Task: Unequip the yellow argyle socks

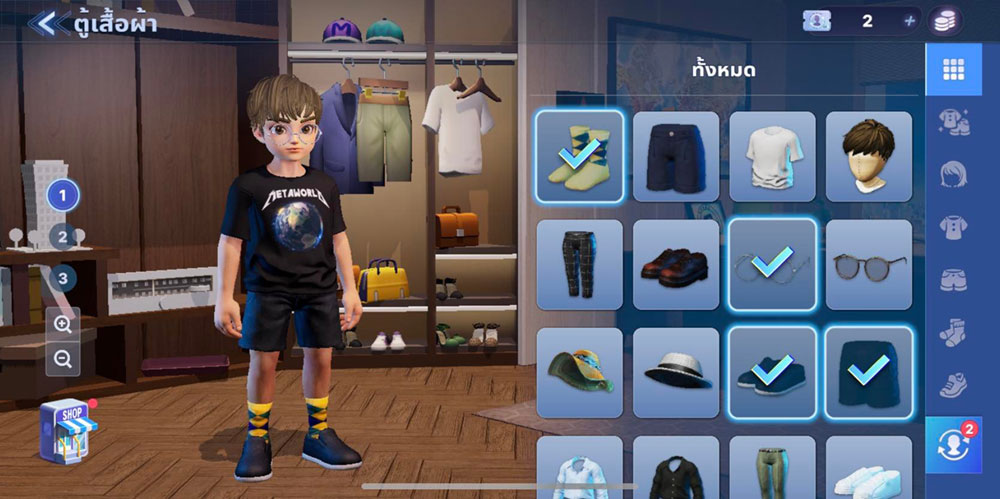Action: point(579,156)
